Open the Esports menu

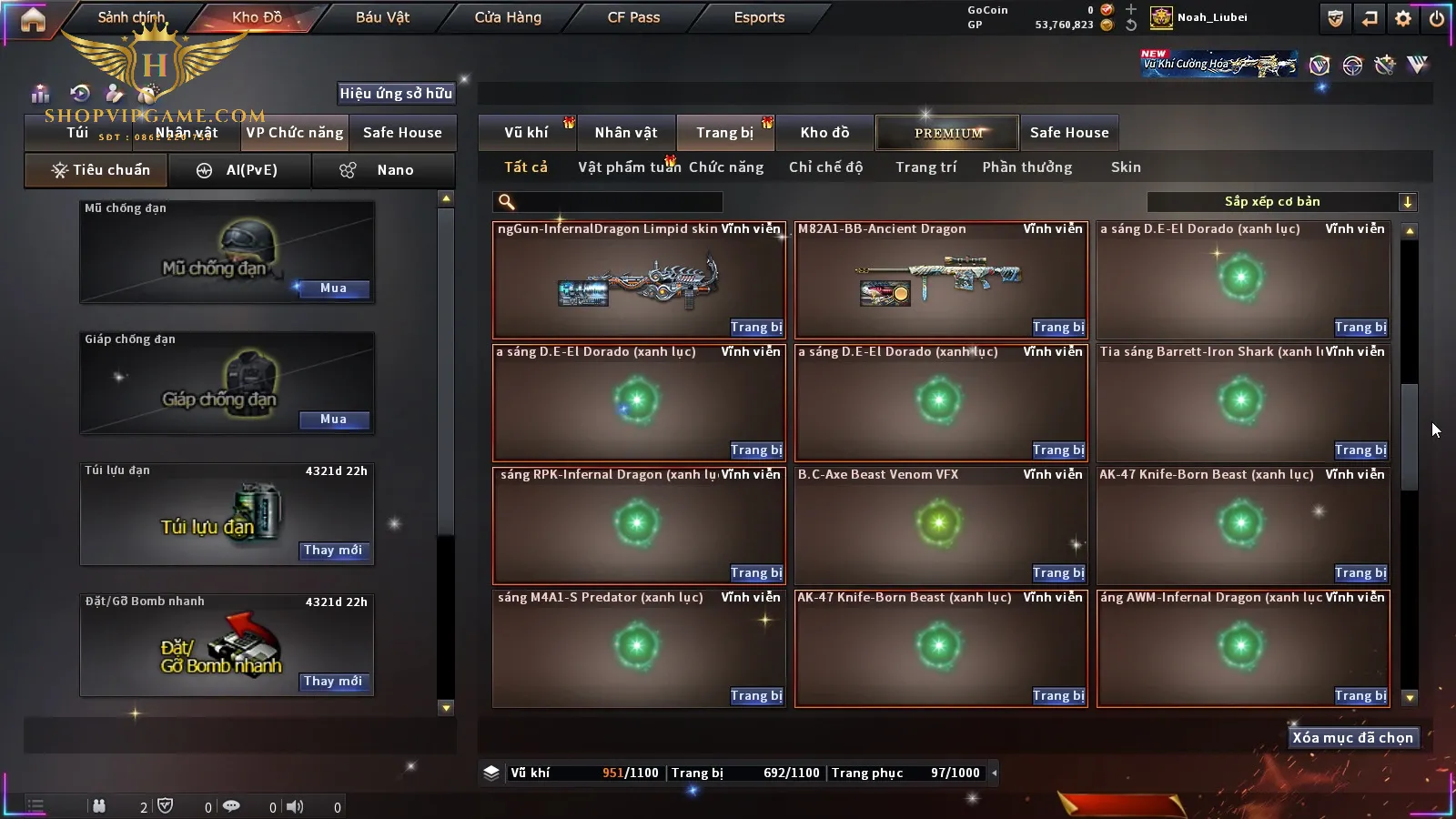tap(759, 17)
